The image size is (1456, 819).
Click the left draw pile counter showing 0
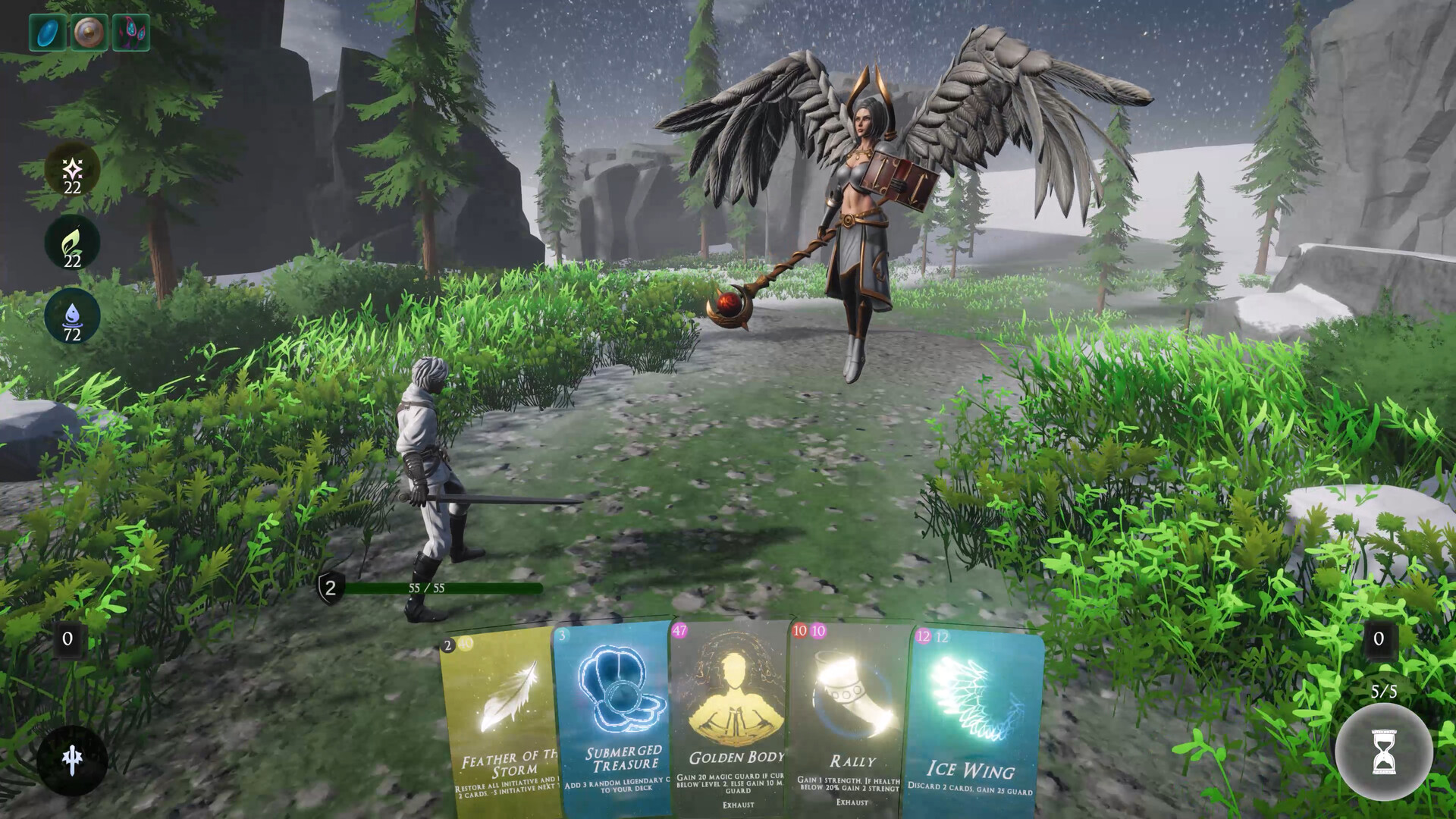click(67, 639)
